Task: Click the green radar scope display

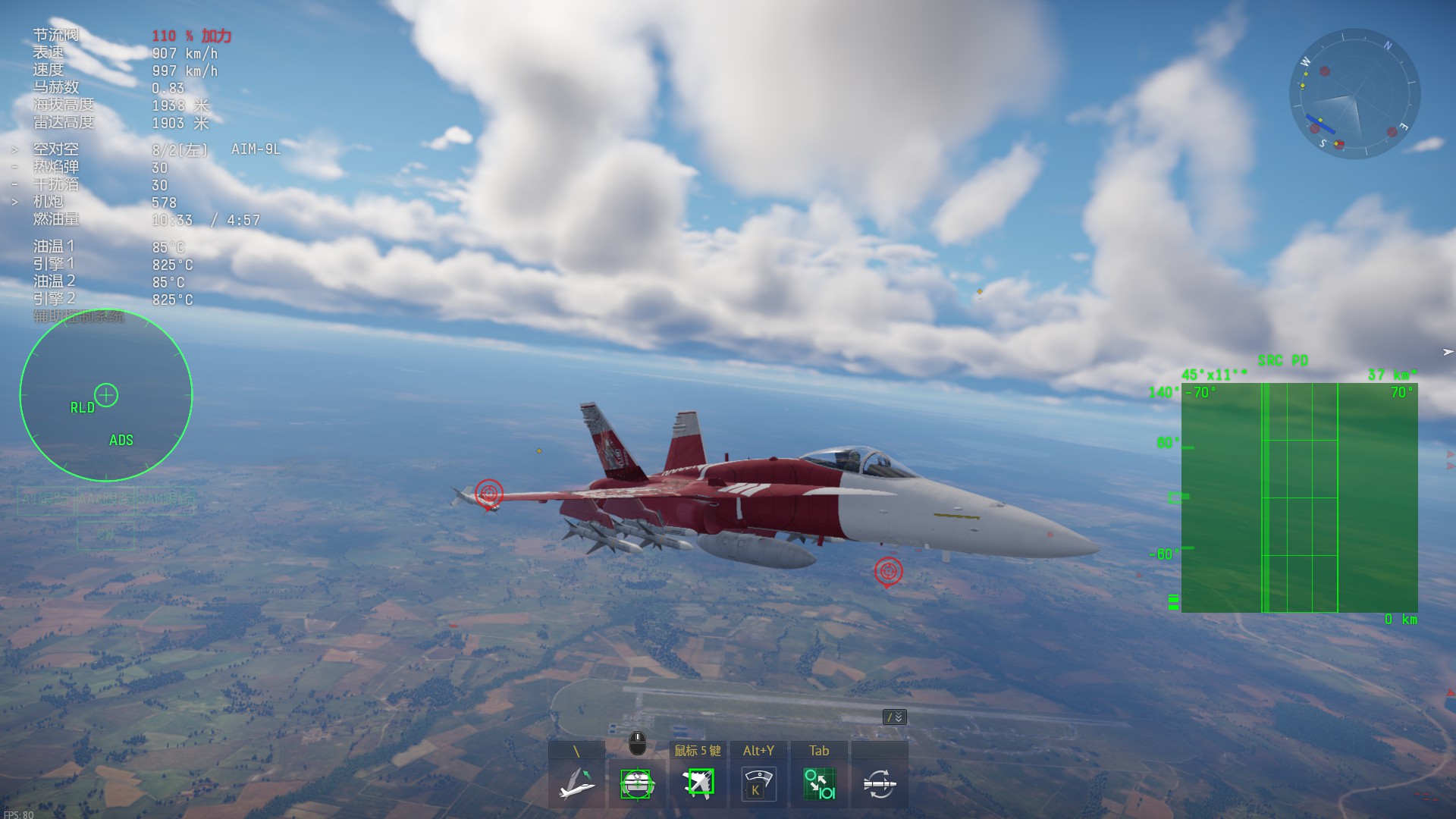Action: click(x=1299, y=497)
